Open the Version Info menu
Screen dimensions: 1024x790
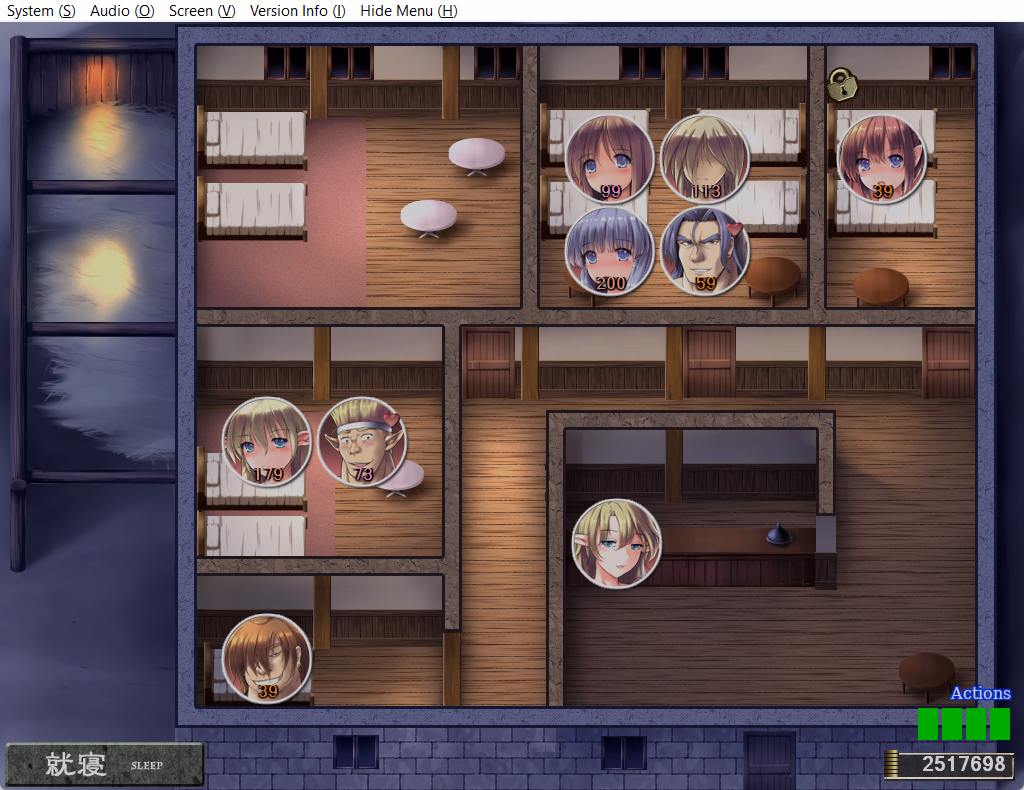click(297, 11)
